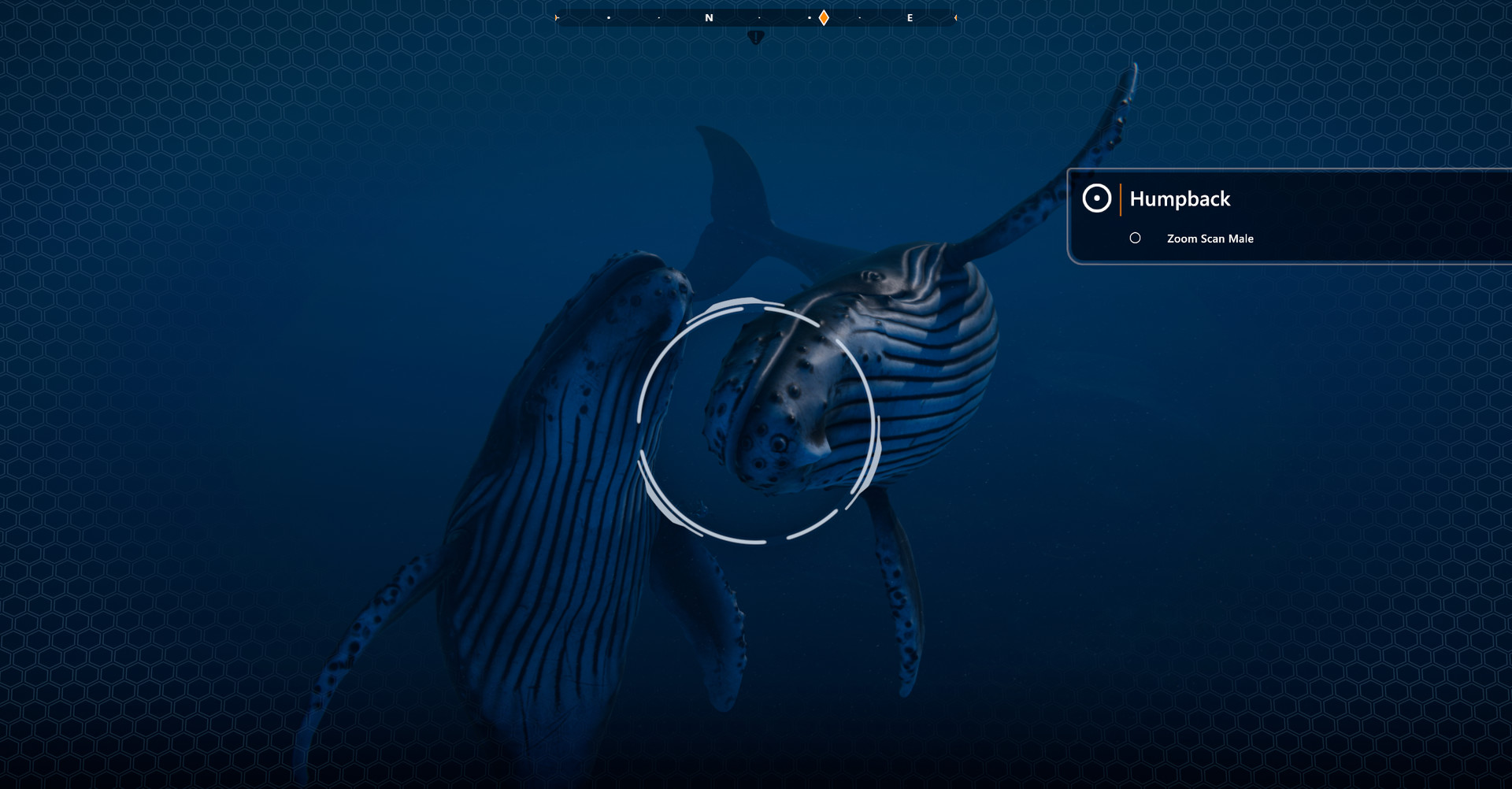Click the dot marker between N and the diamond
This screenshot has height=789, width=1512.
pyautogui.click(x=759, y=17)
